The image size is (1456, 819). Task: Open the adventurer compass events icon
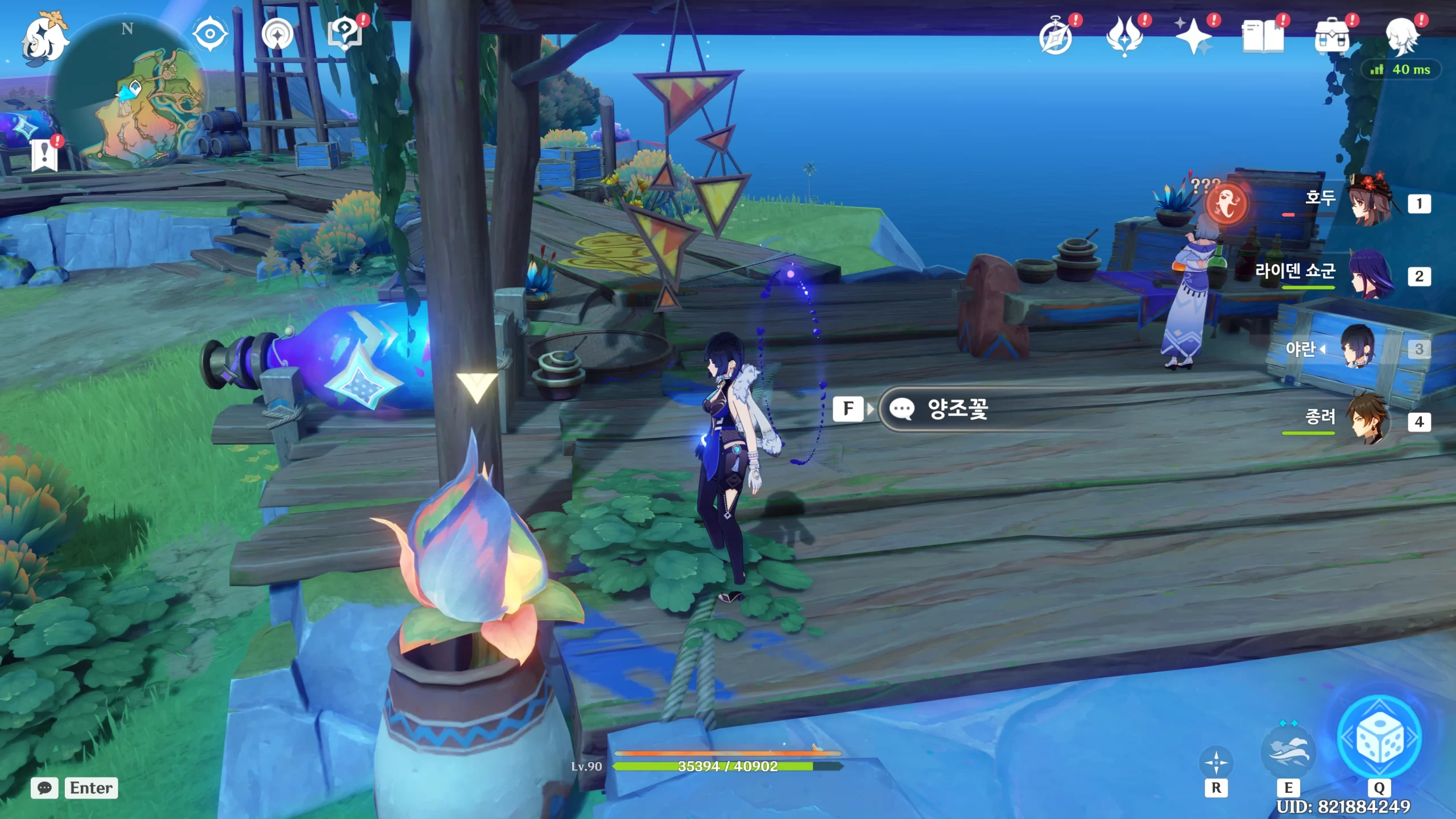point(1056,36)
